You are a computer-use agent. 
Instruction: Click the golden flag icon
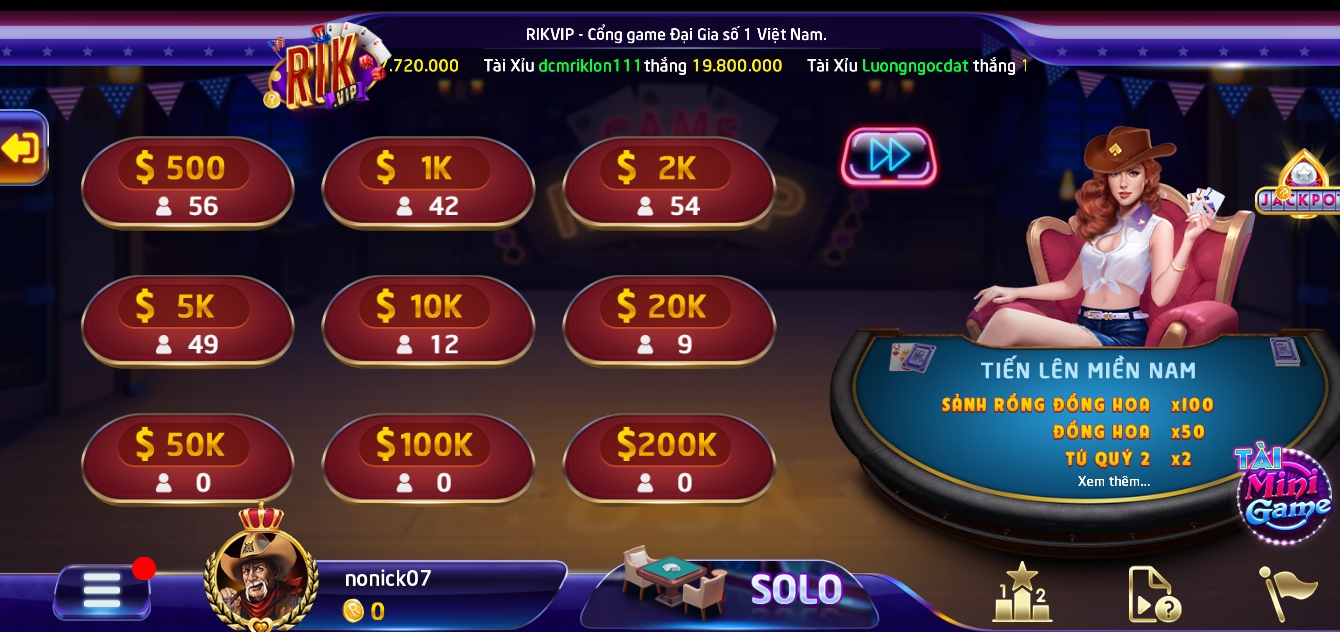pyautogui.click(x=1287, y=593)
